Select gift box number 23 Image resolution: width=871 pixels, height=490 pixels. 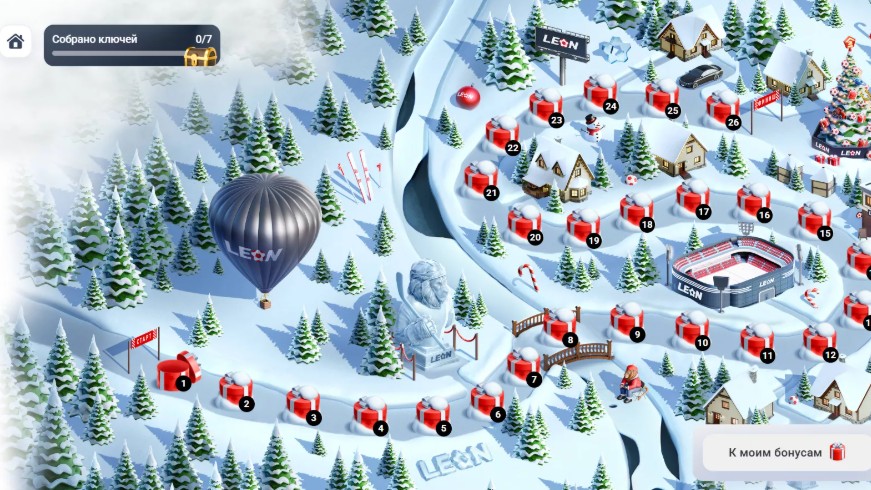click(546, 105)
